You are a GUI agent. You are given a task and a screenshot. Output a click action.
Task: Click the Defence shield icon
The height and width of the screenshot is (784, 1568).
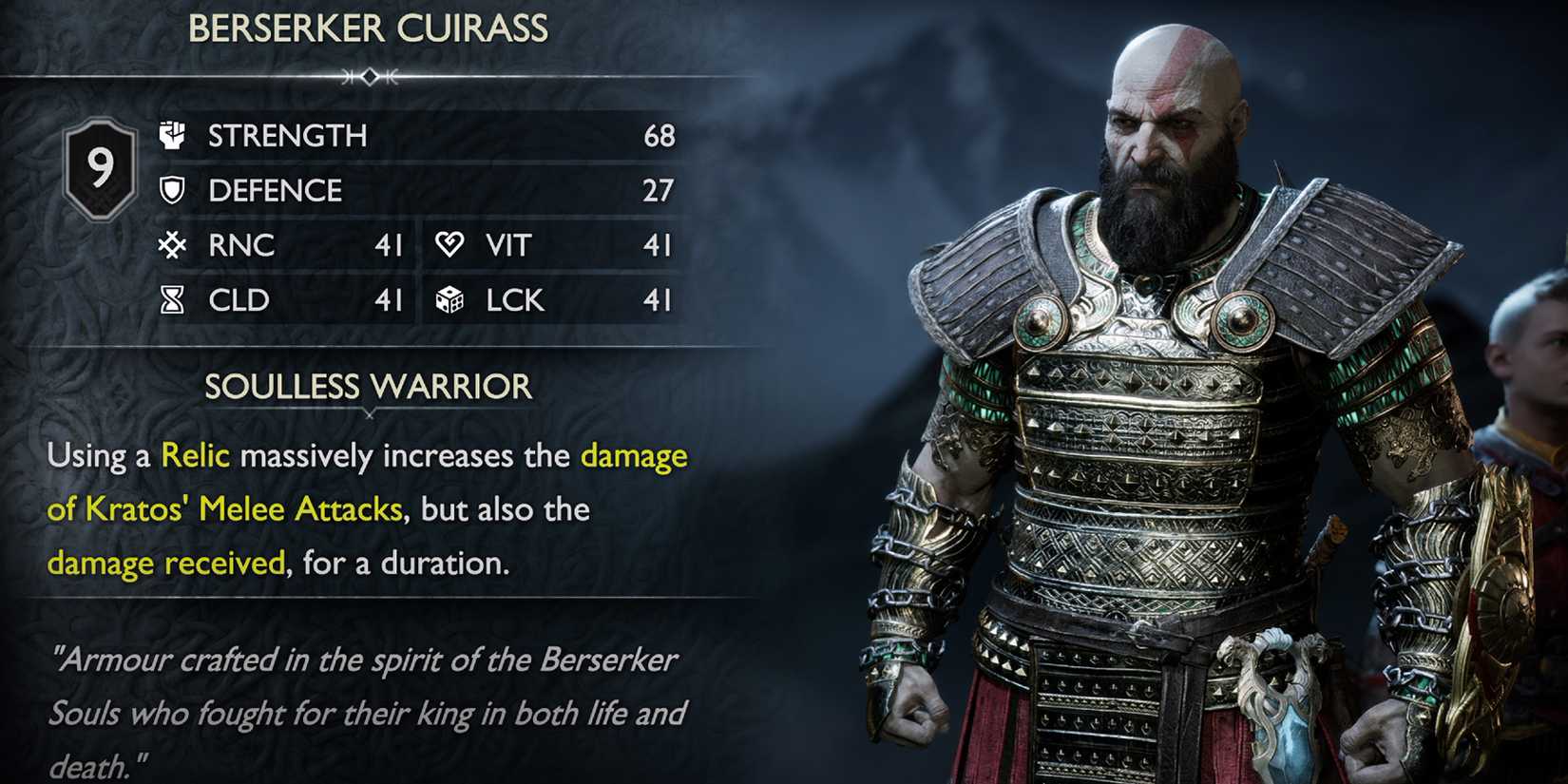click(171, 191)
